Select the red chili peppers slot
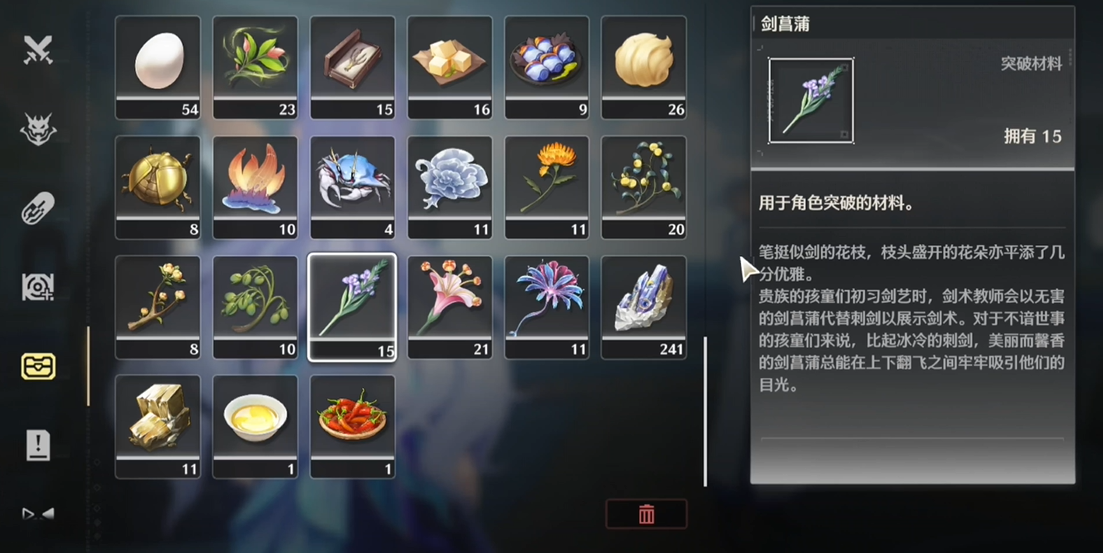The image size is (1103, 553). pyautogui.click(x=352, y=426)
